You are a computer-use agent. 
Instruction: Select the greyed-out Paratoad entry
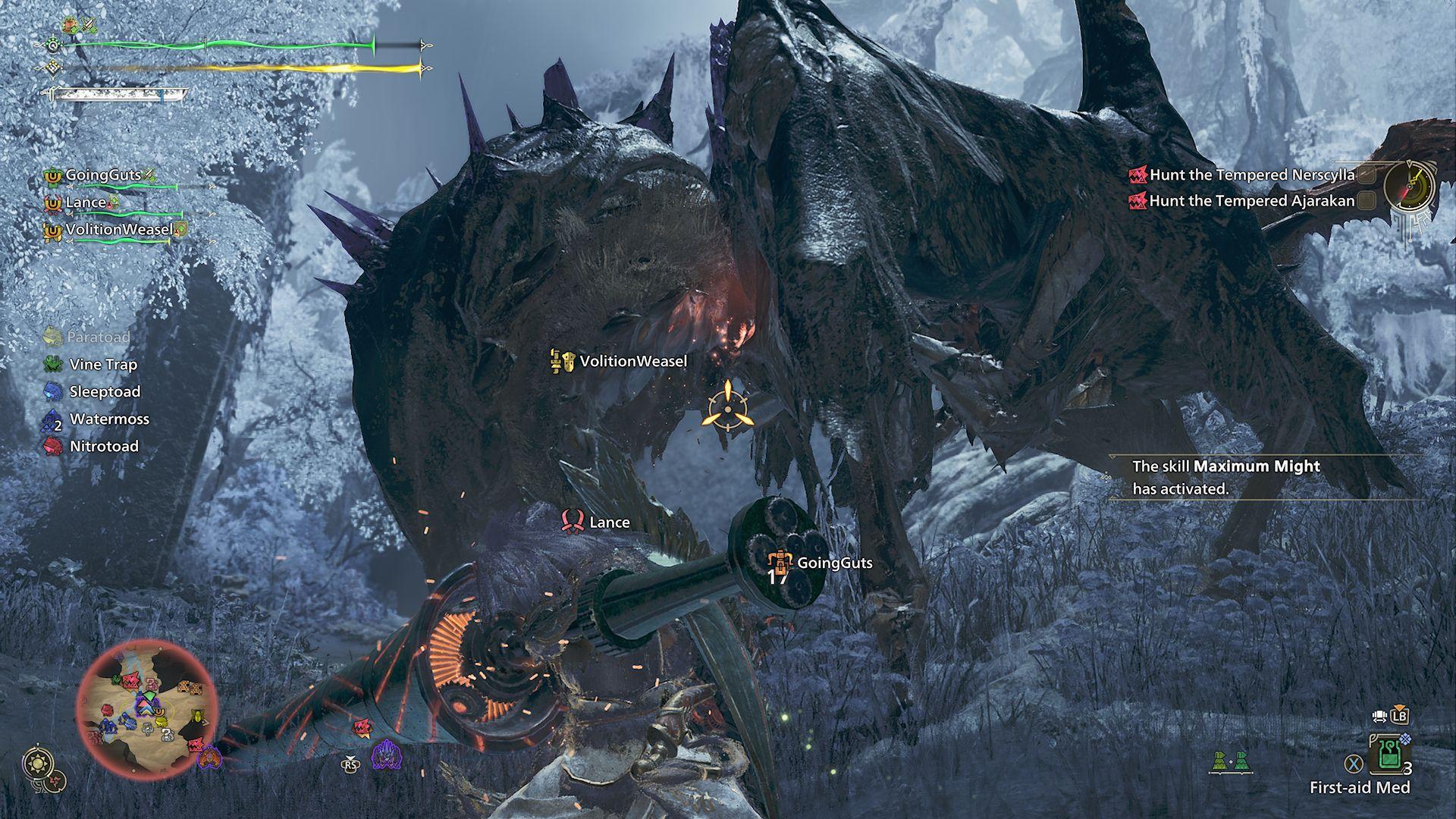pyautogui.click(x=98, y=337)
